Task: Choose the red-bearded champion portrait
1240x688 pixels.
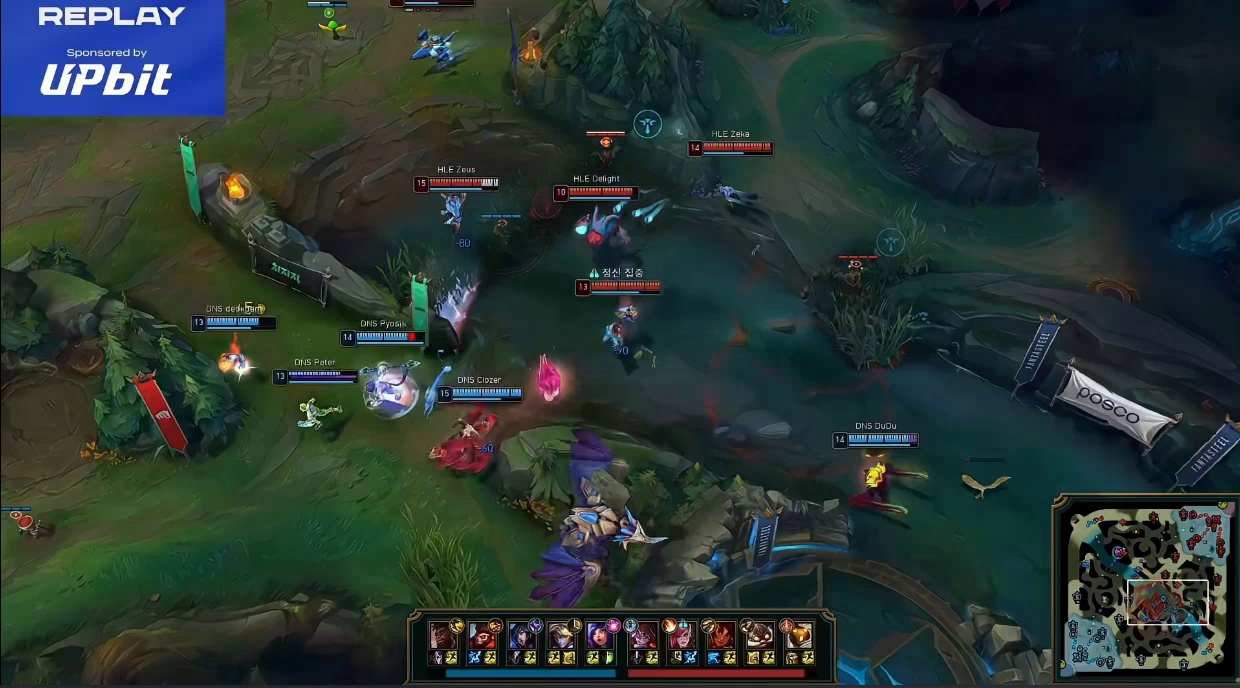Action: 481,637
